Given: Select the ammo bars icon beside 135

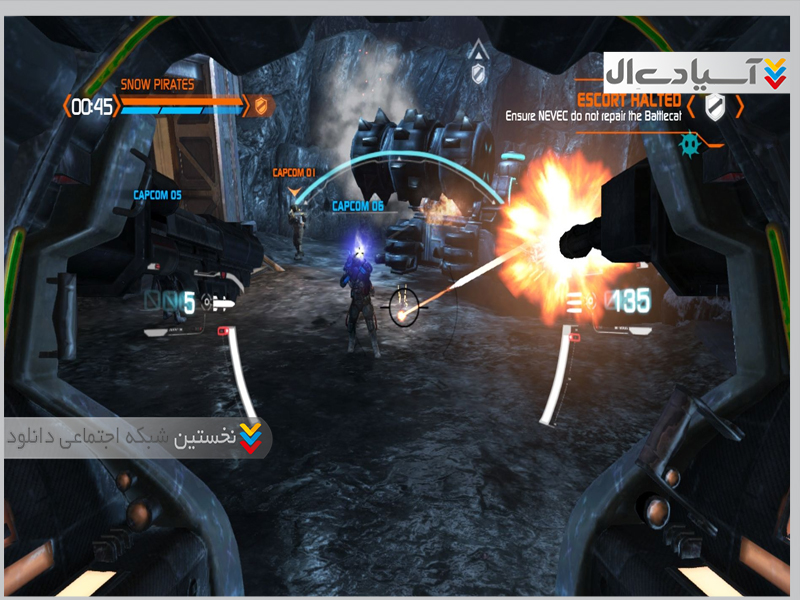Looking at the screenshot, I should pyautogui.click(x=577, y=300).
